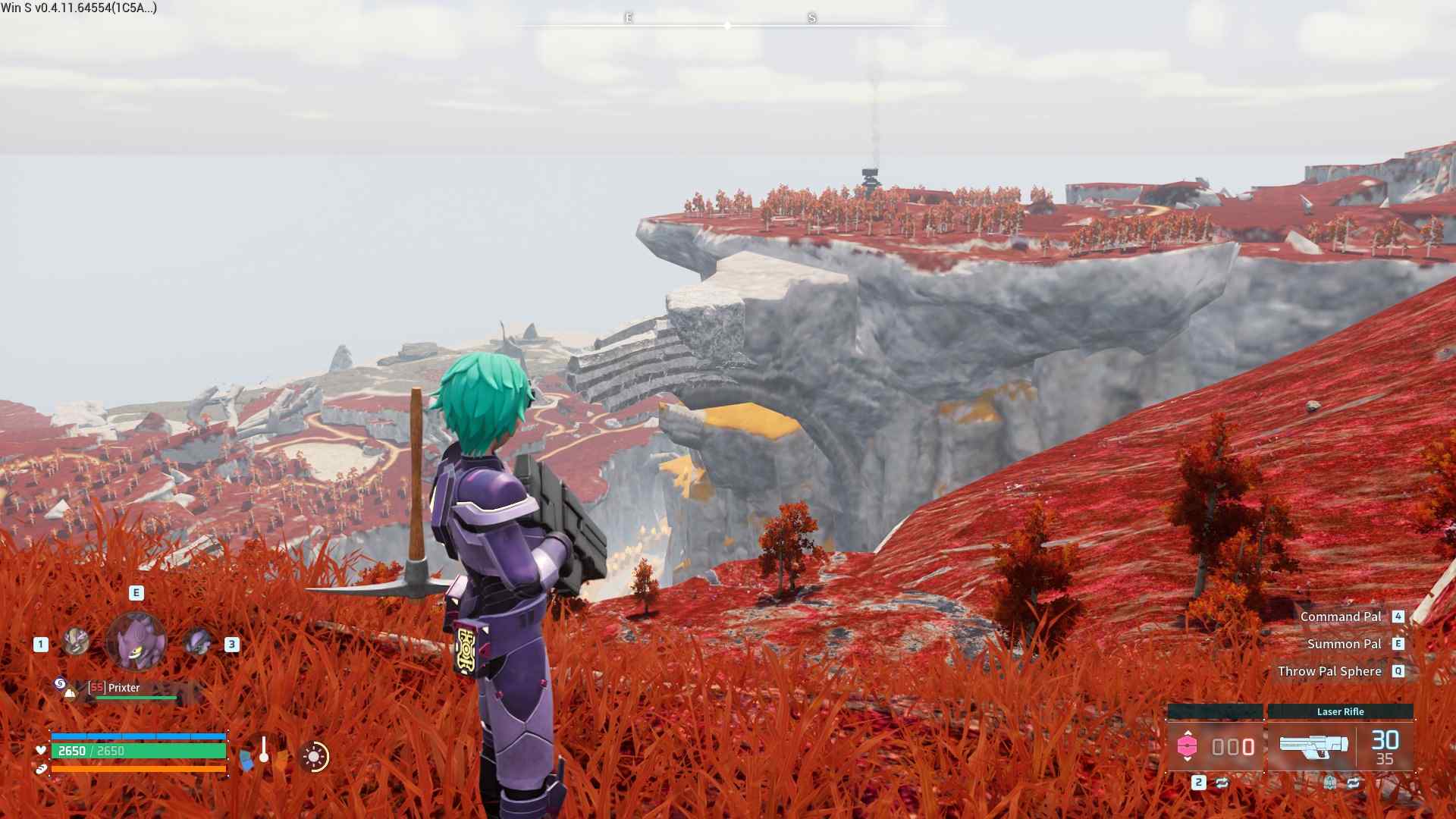Click the mouse-wheel swap icon below the rifle
Viewport: 1456px width, 819px height.
(1330, 783)
